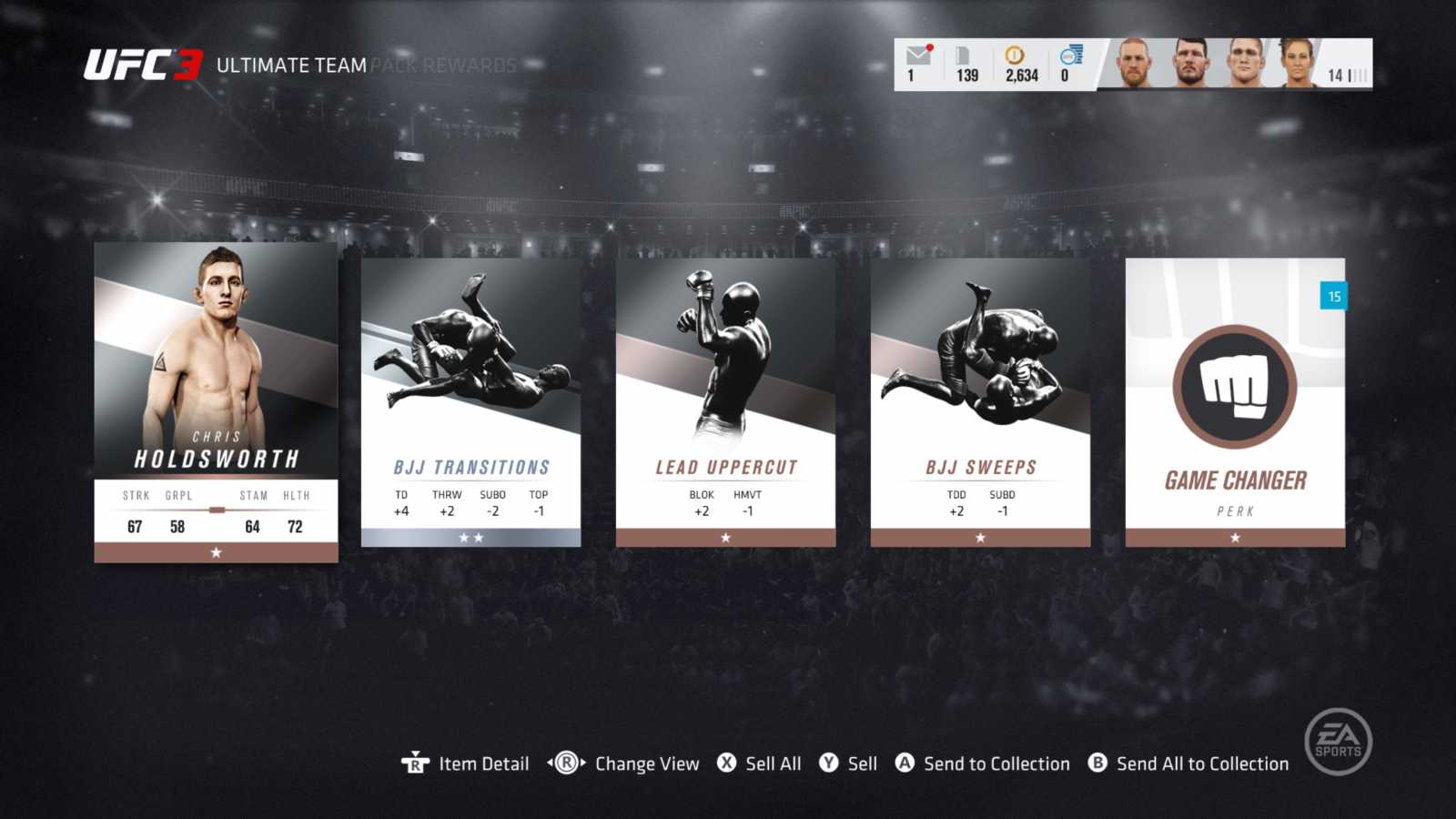Click the female fighter portrait in header

[1298, 66]
